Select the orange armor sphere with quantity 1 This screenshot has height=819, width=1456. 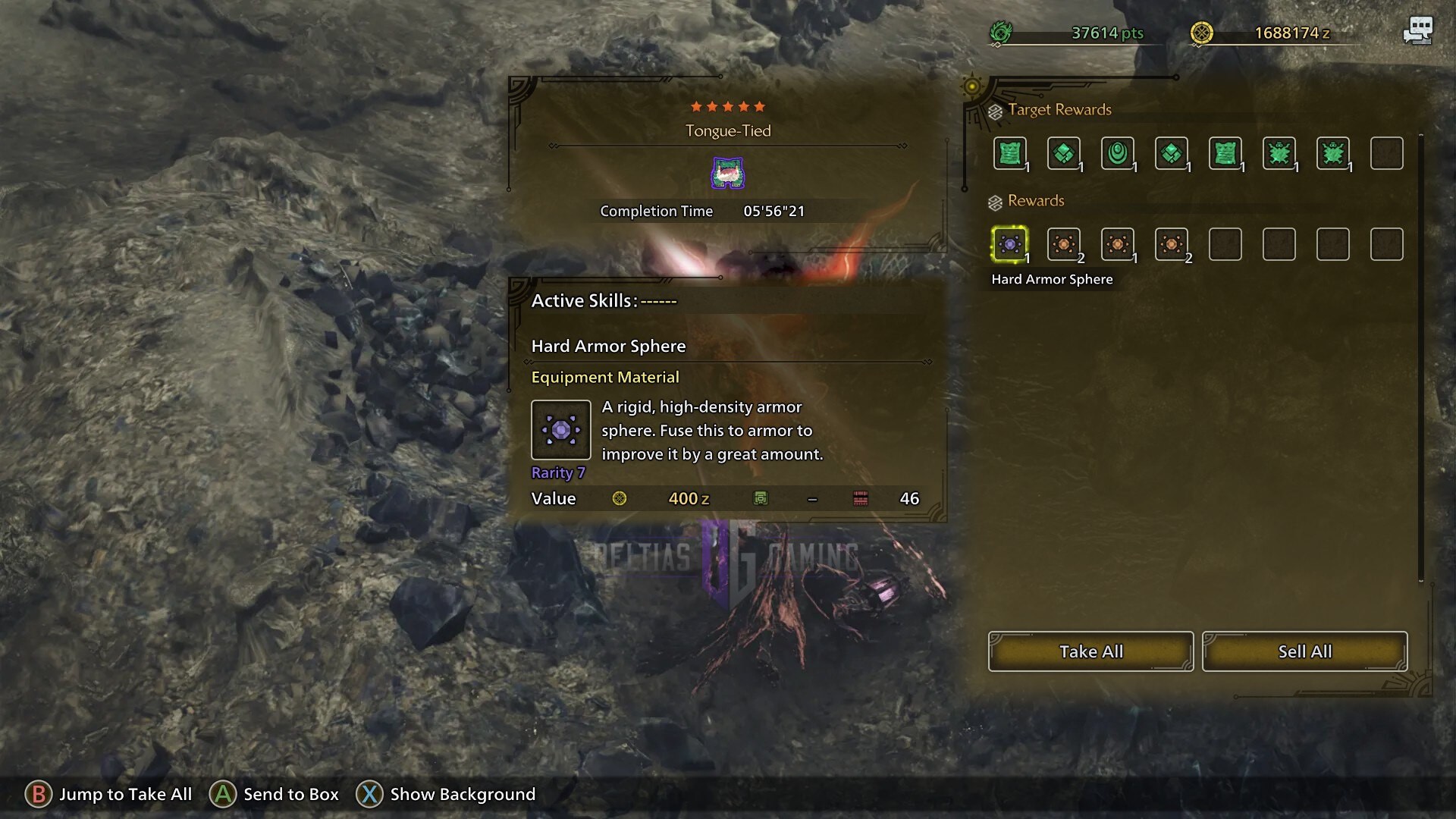(1117, 244)
